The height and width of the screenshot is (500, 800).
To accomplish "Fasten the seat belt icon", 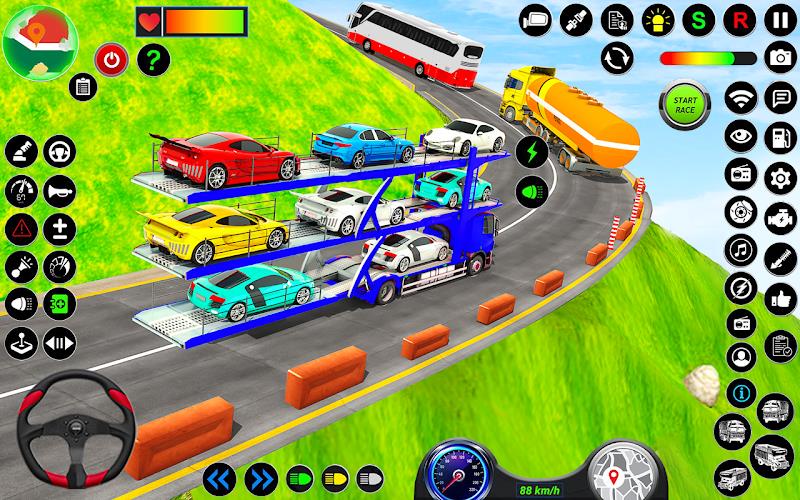I will (x=573, y=19).
